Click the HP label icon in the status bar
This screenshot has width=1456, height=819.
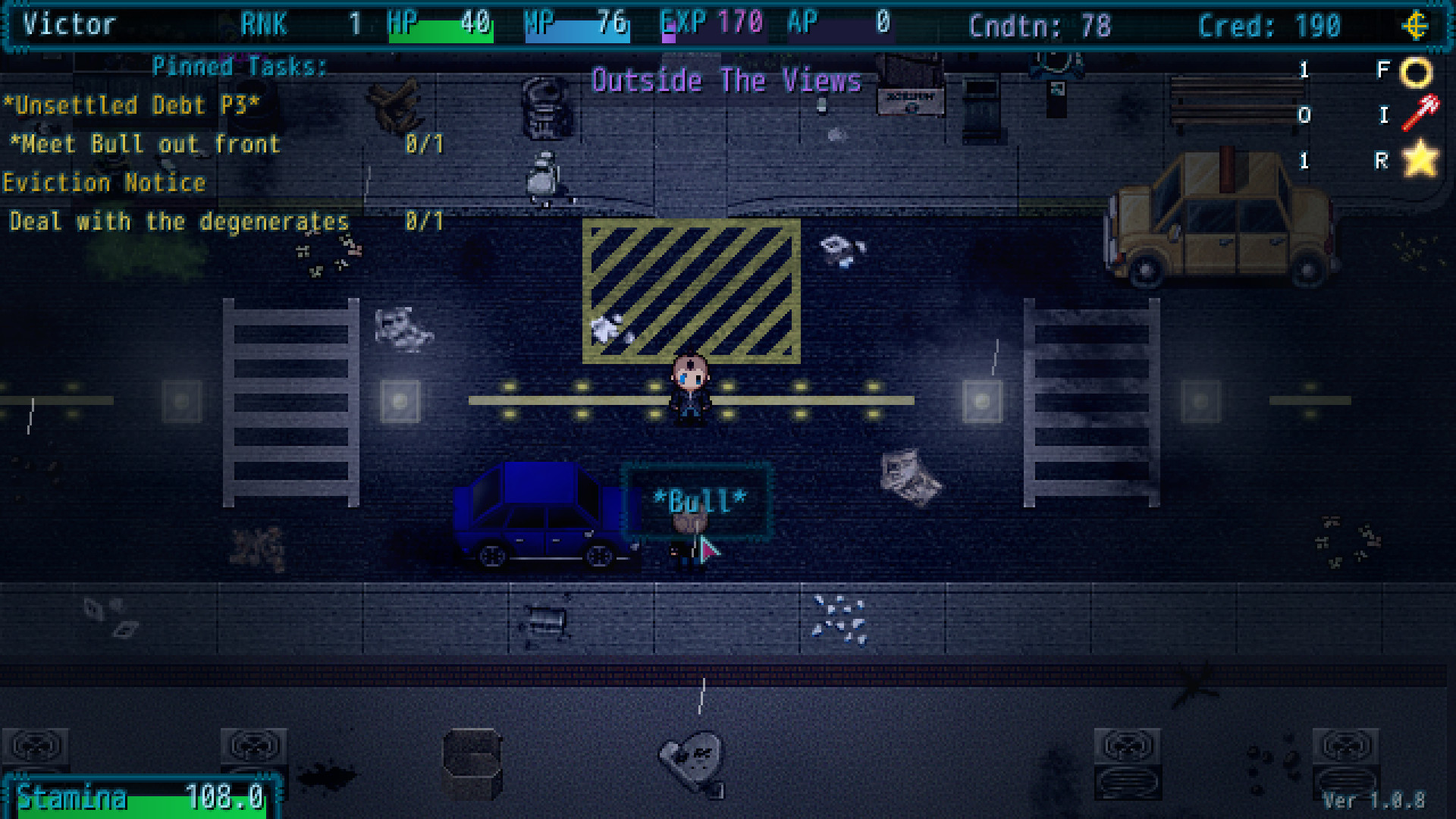coord(402,21)
